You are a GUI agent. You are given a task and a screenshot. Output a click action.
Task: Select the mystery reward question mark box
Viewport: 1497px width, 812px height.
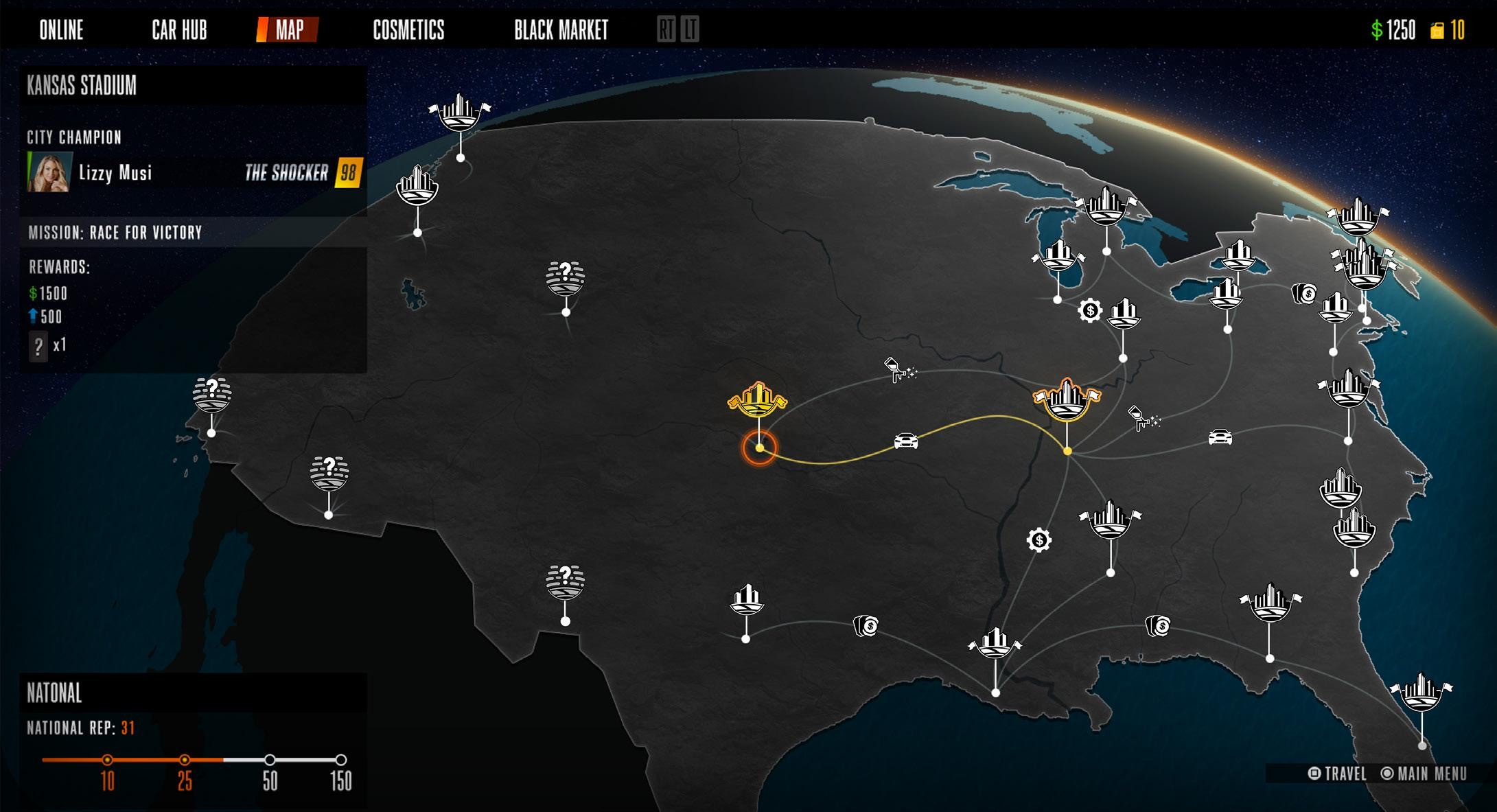[x=38, y=345]
